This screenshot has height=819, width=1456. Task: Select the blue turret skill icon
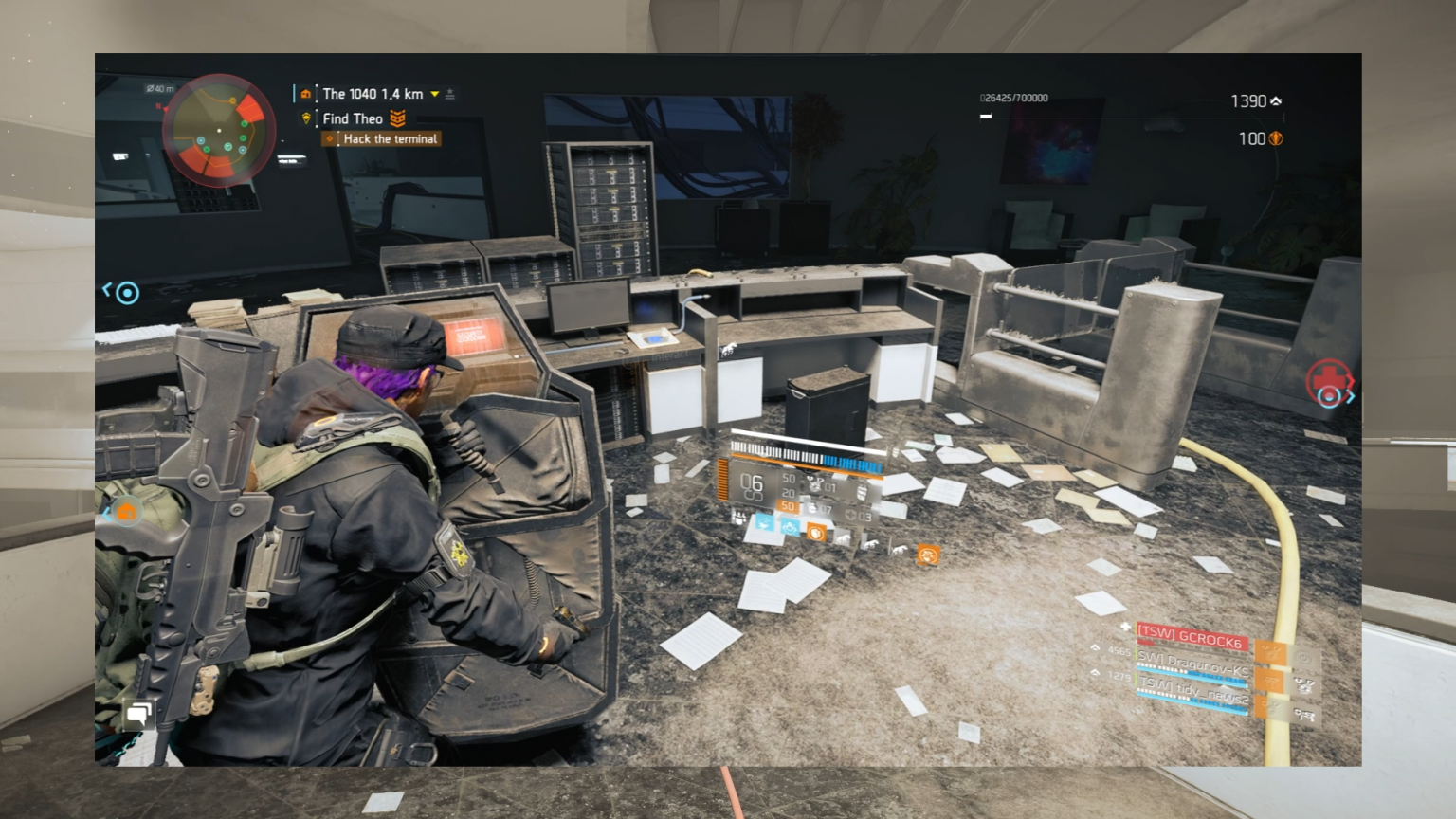[x=765, y=524]
